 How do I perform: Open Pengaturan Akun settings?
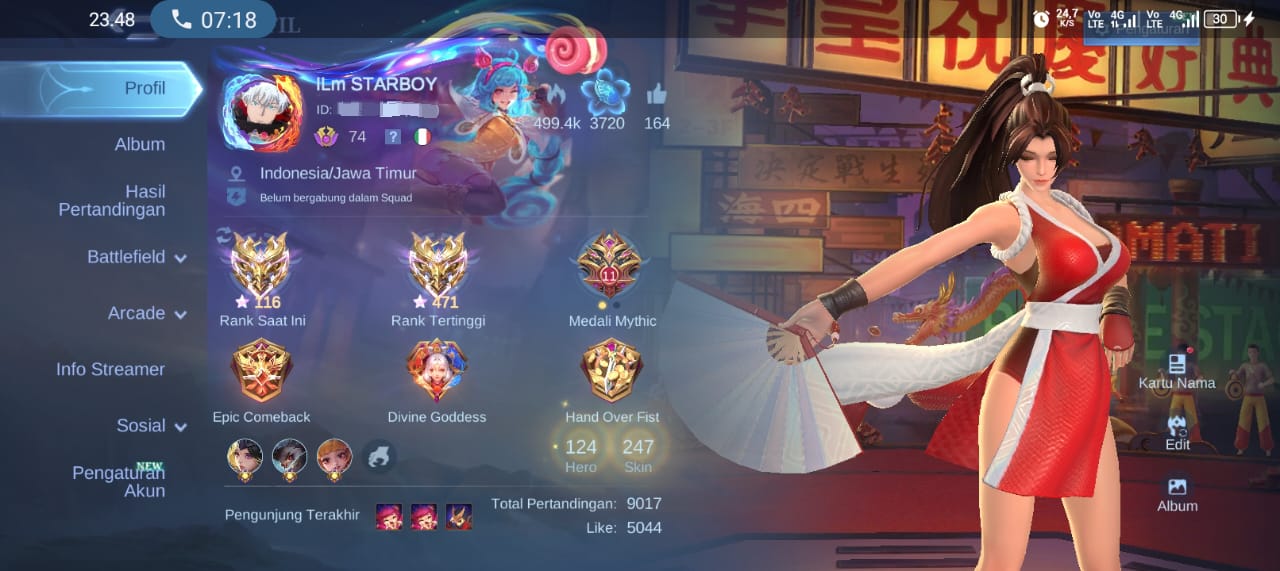pos(118,481)
